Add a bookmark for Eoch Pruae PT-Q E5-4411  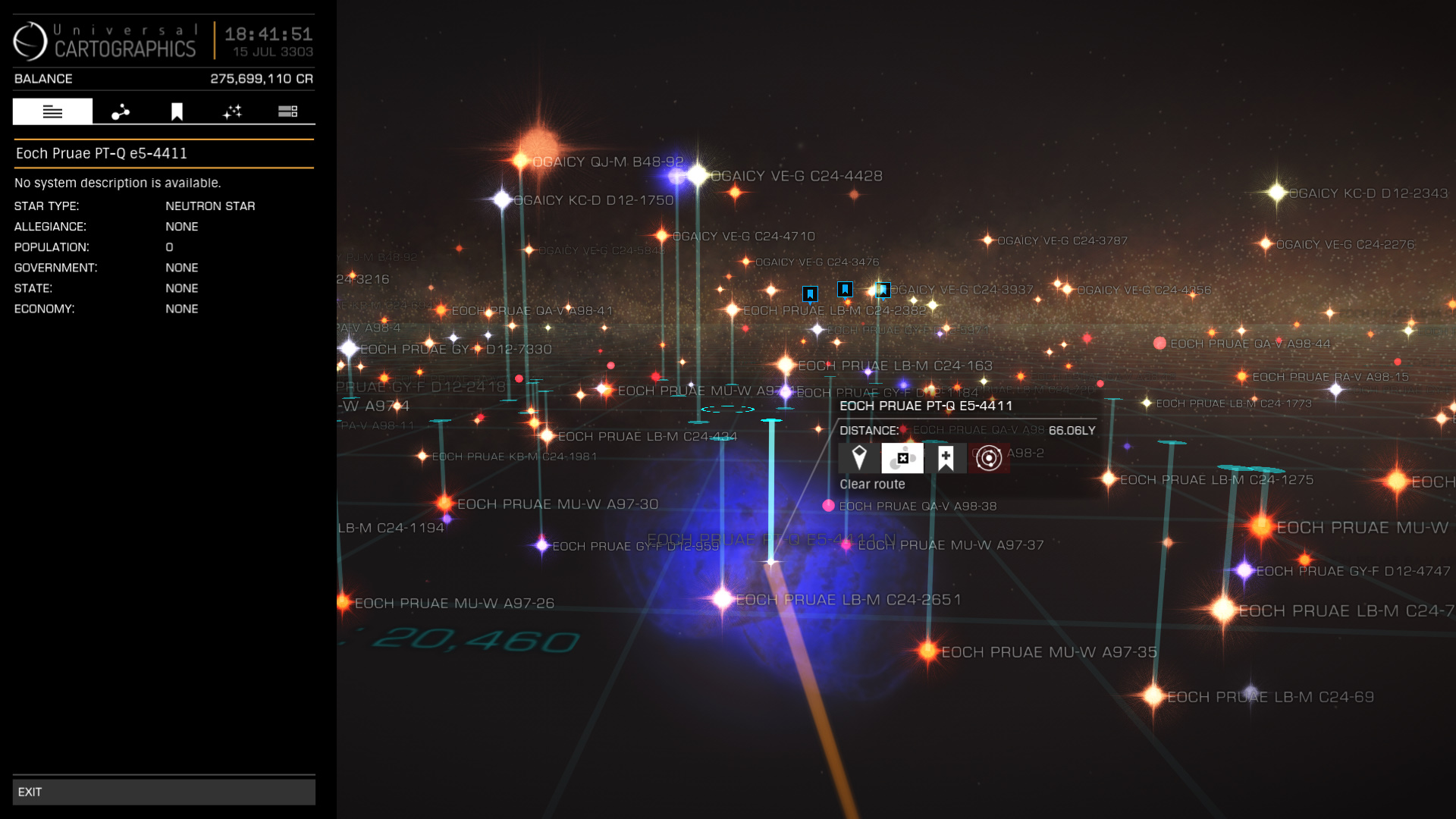tap(946, 458)
